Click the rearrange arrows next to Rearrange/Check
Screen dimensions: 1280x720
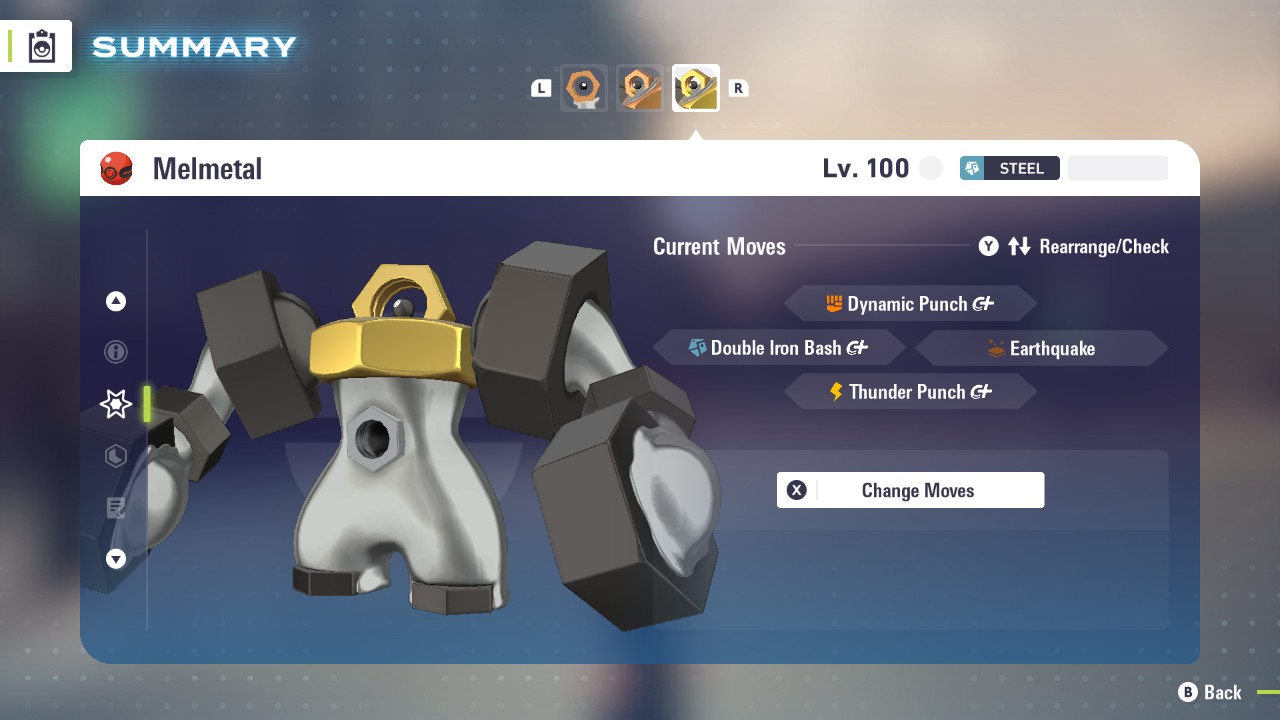click(x=1019, y=246)
